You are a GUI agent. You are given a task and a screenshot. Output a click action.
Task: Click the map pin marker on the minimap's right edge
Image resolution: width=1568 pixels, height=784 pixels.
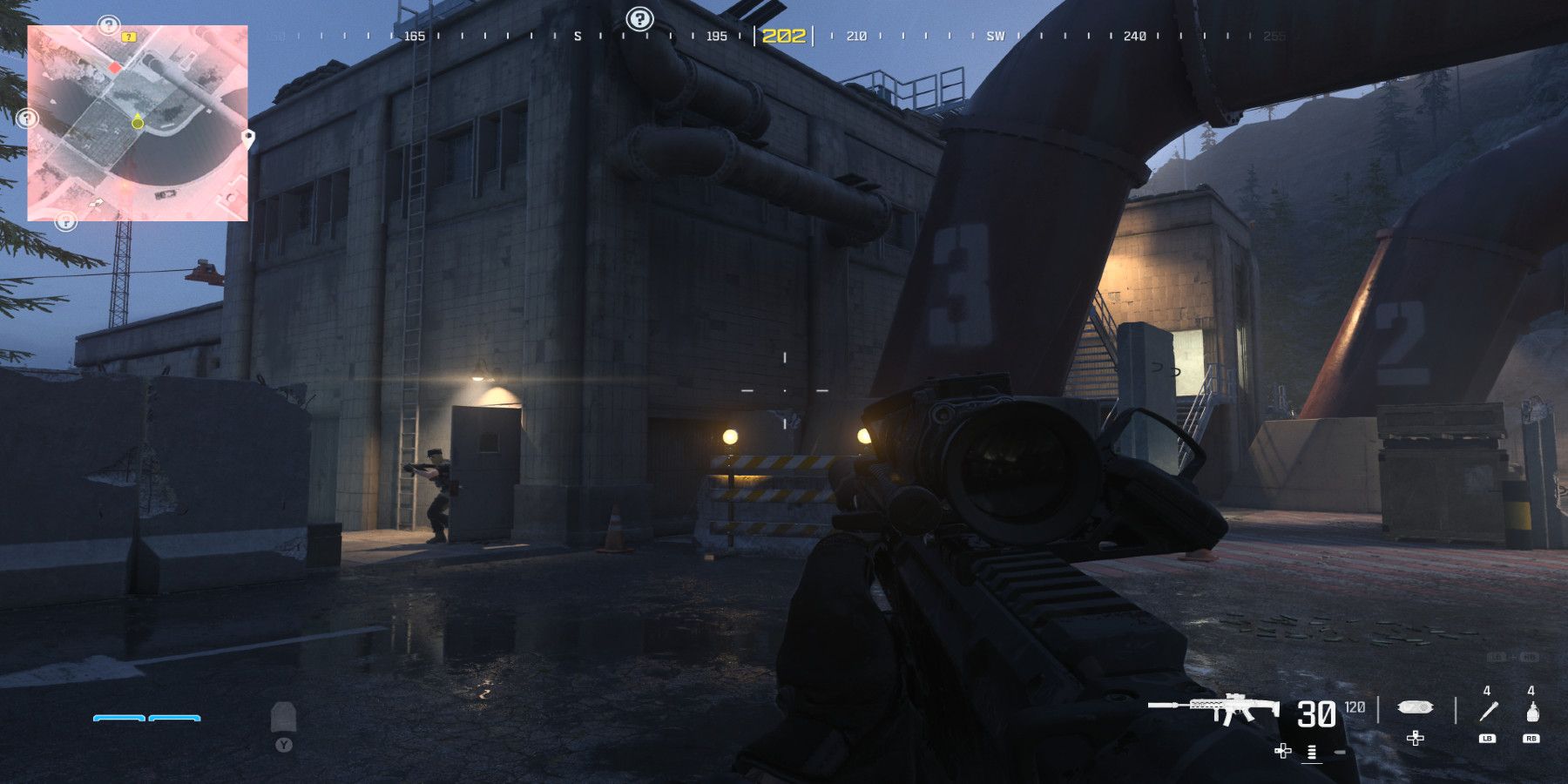[248, 139]
